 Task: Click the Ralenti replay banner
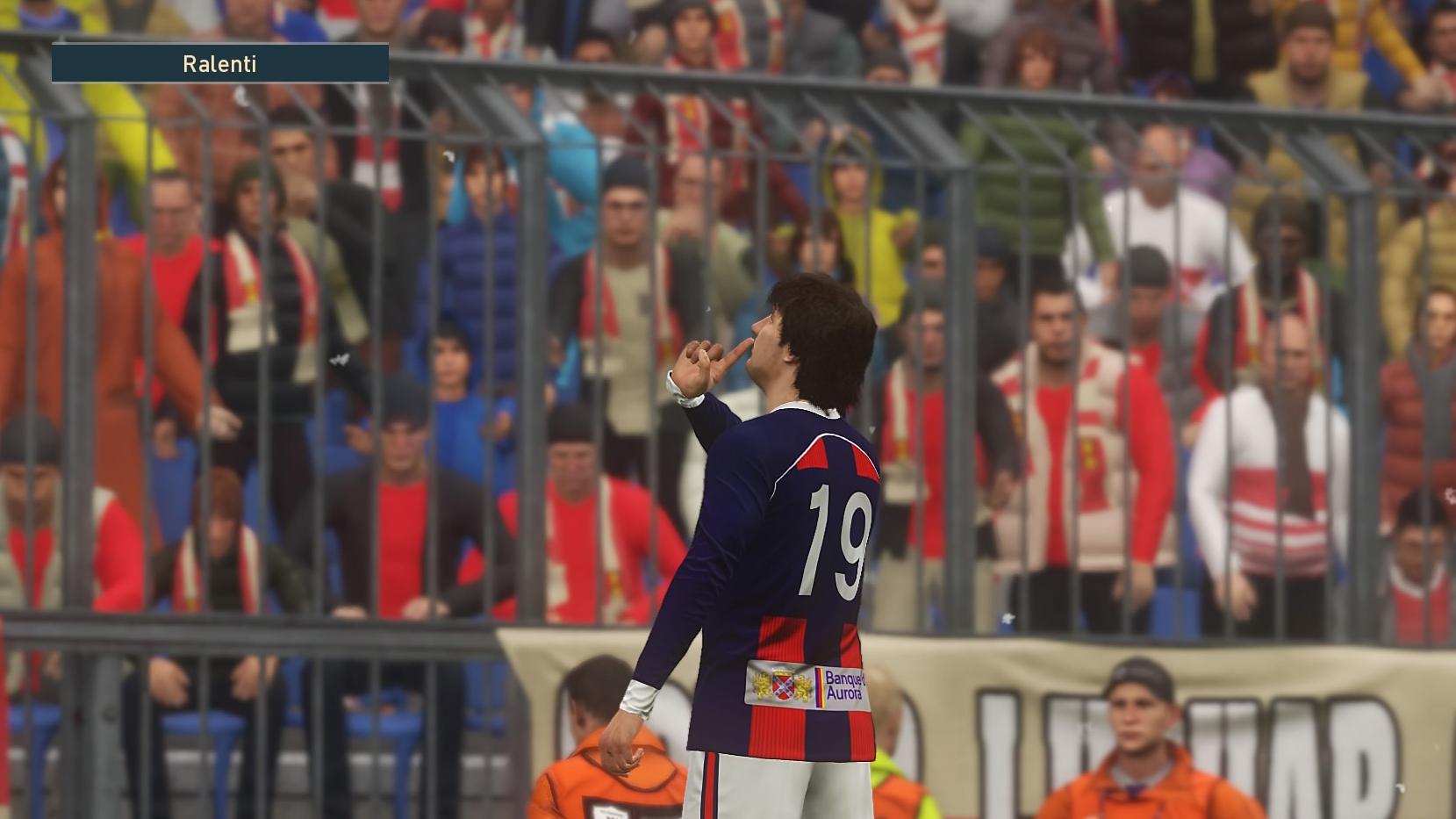click(x=219, y=63)
